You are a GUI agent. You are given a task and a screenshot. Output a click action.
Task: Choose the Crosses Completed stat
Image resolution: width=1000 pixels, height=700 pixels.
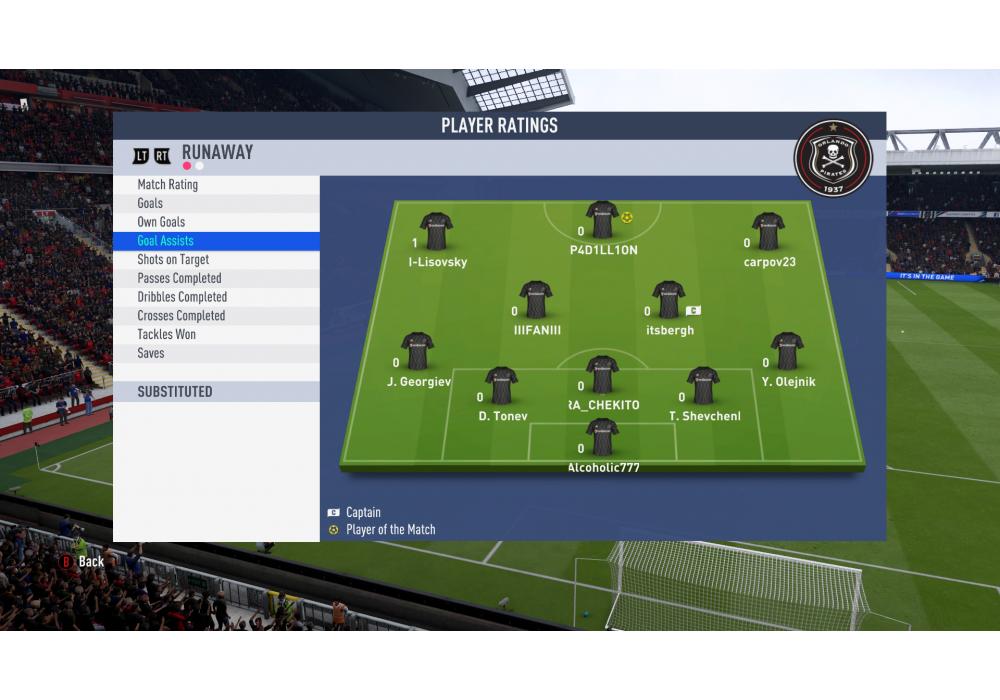click(216, 316)
